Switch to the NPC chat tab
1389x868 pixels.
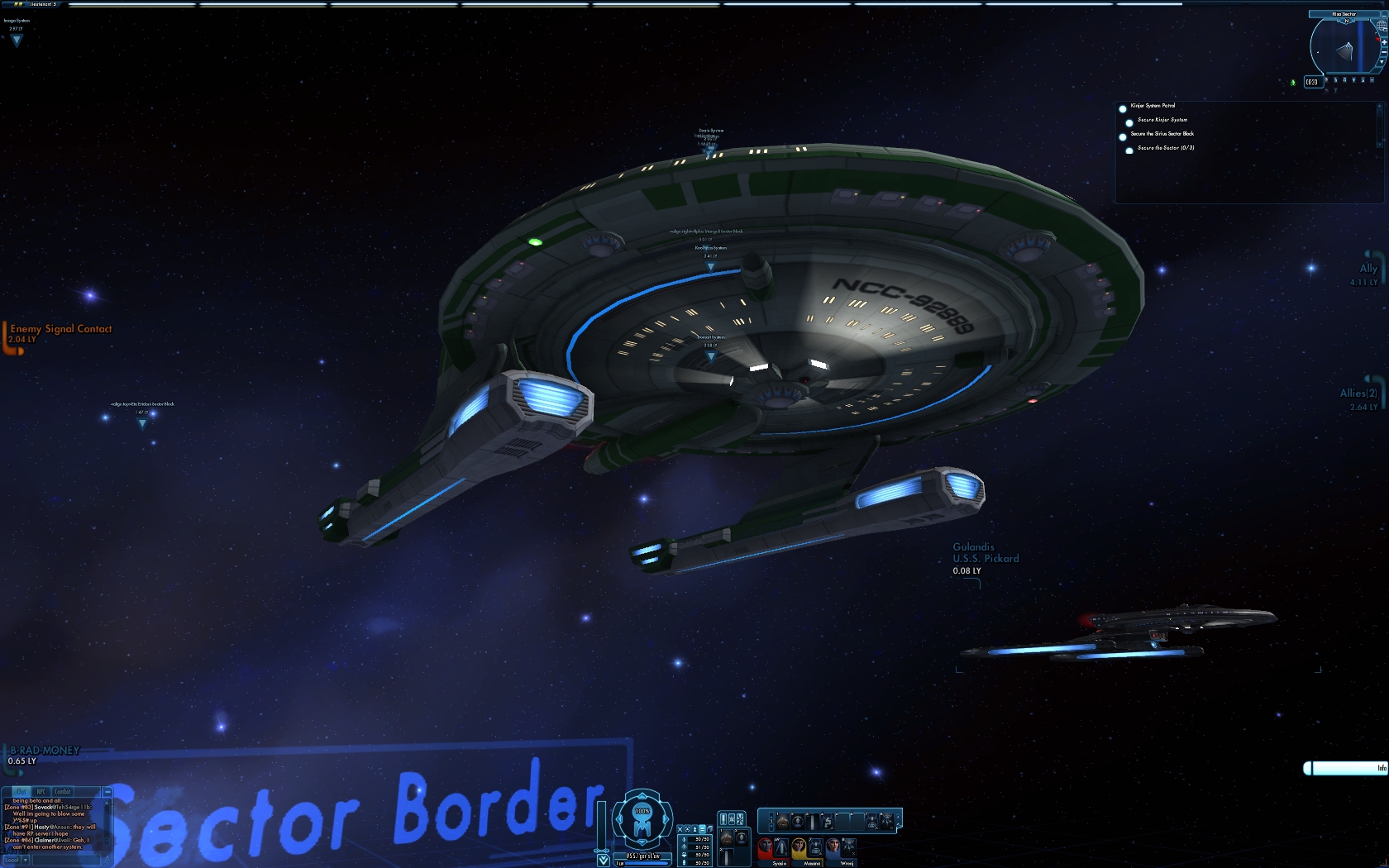click(x=41, y=792)
